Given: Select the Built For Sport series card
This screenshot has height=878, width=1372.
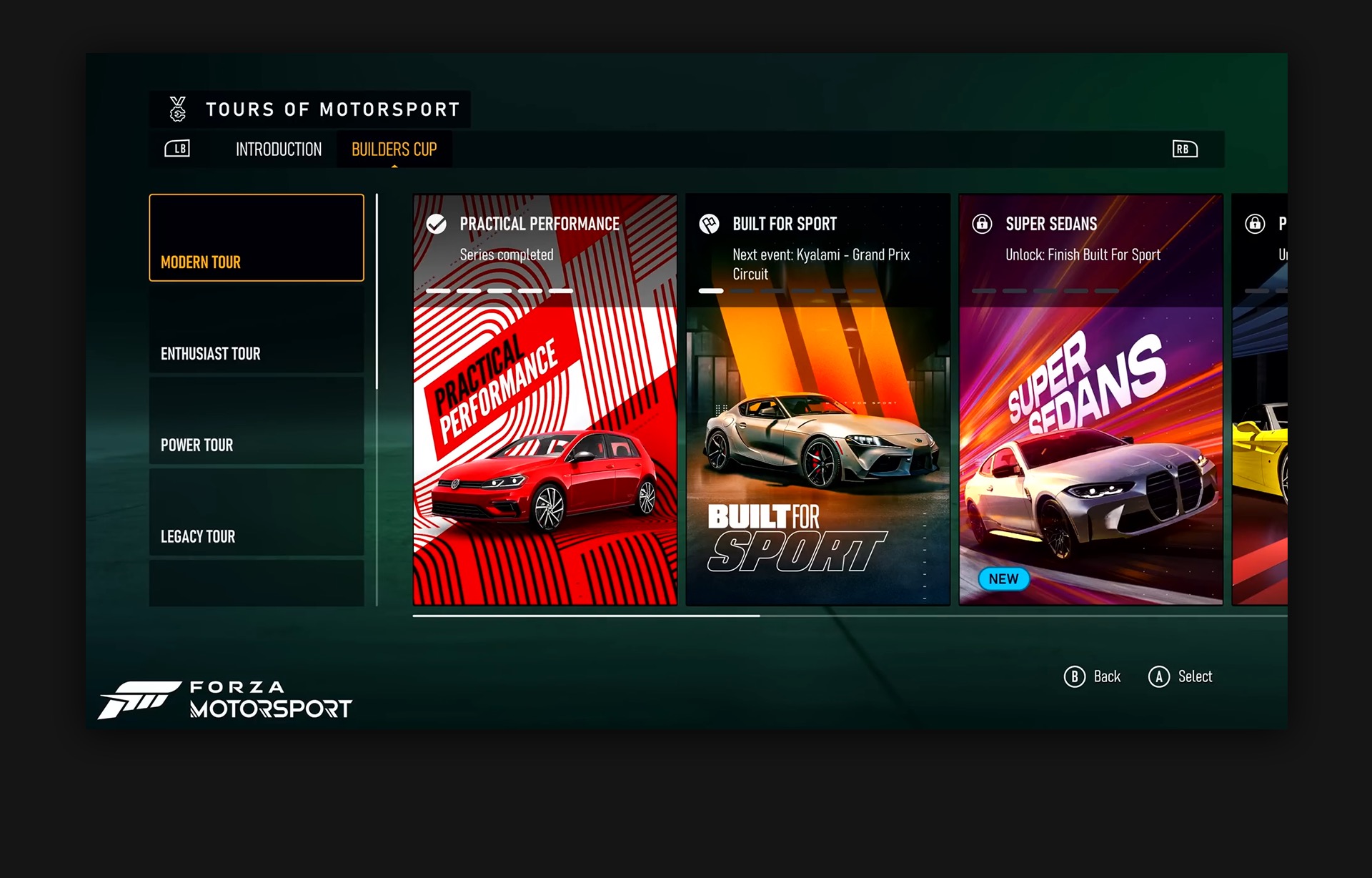Looking at the screenshot, I should point(817,400).
